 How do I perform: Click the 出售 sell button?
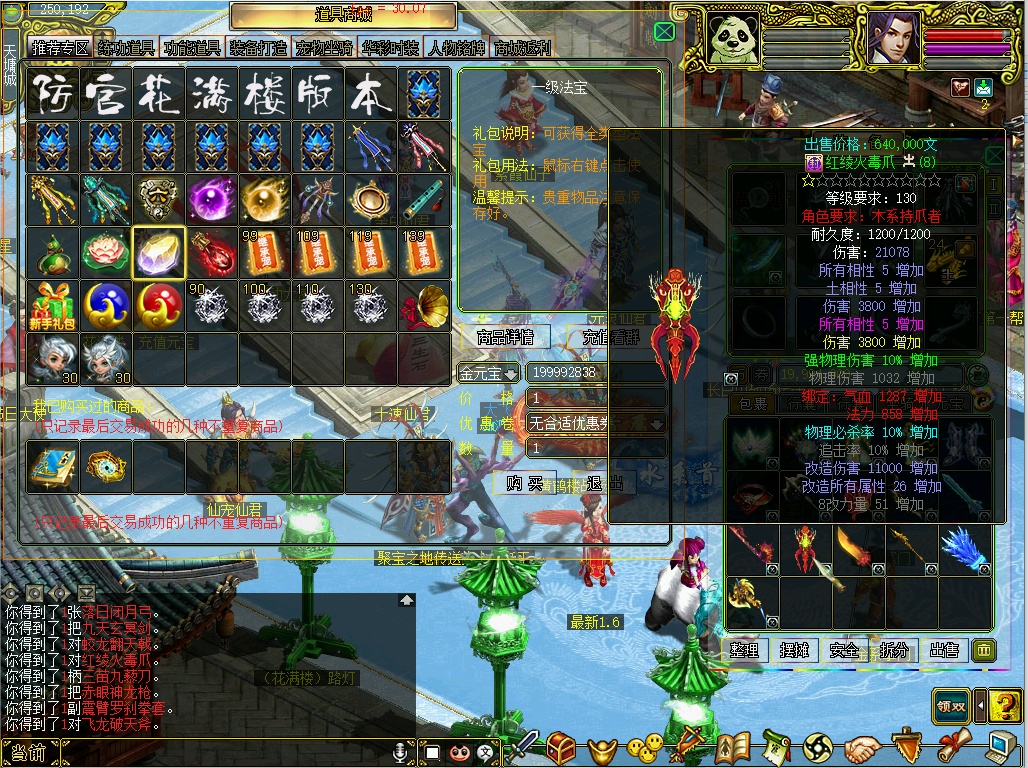click(944, 650)
